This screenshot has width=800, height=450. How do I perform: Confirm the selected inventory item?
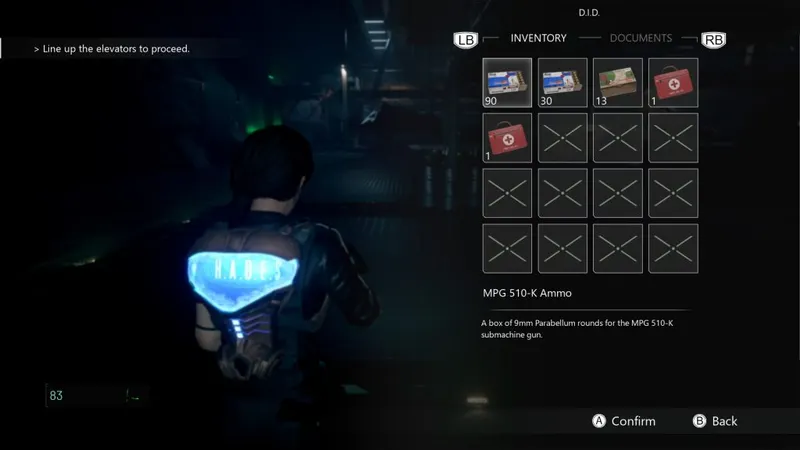(x=625, y=421)
